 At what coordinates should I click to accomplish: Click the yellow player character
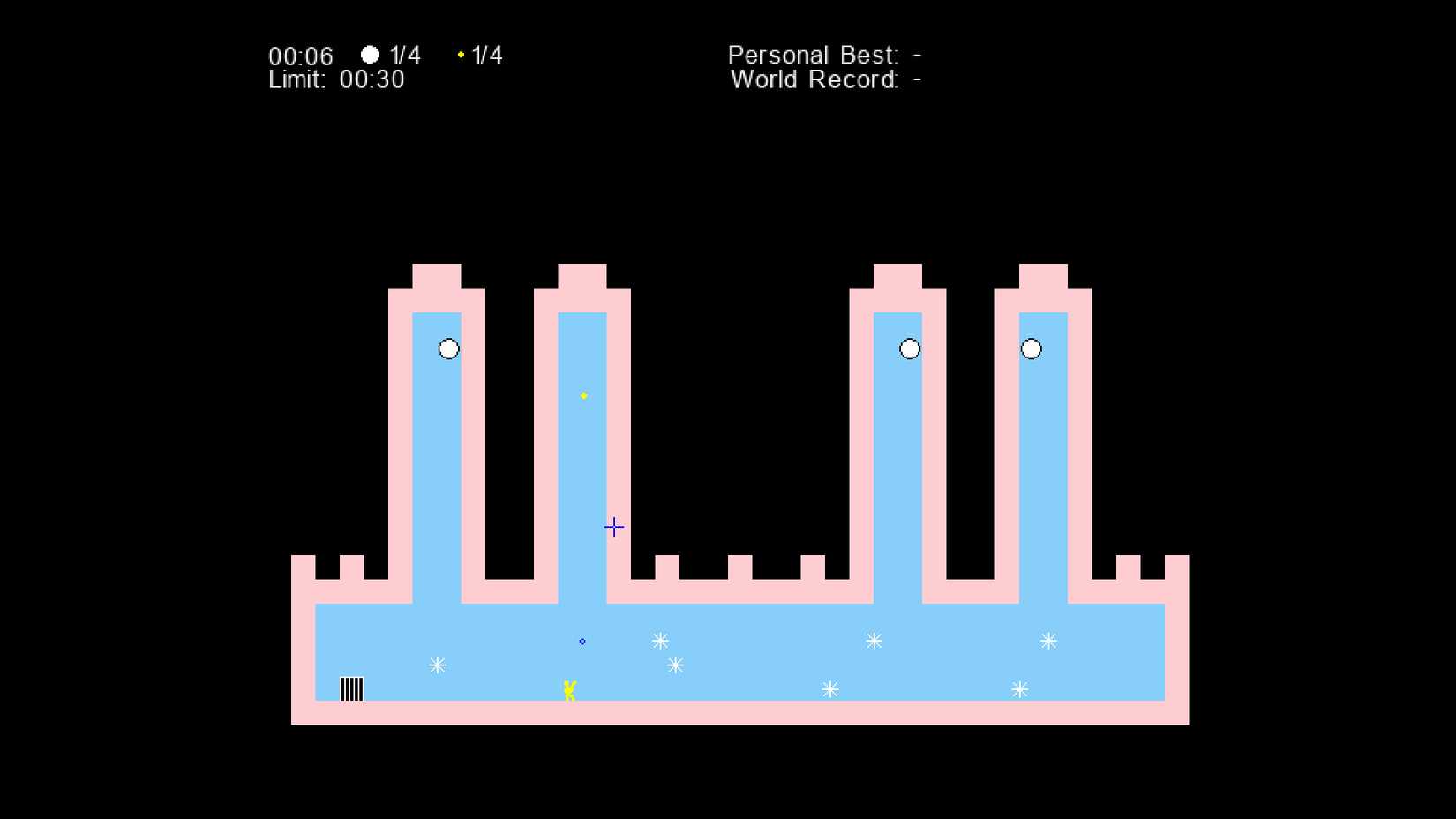[570, 690]
